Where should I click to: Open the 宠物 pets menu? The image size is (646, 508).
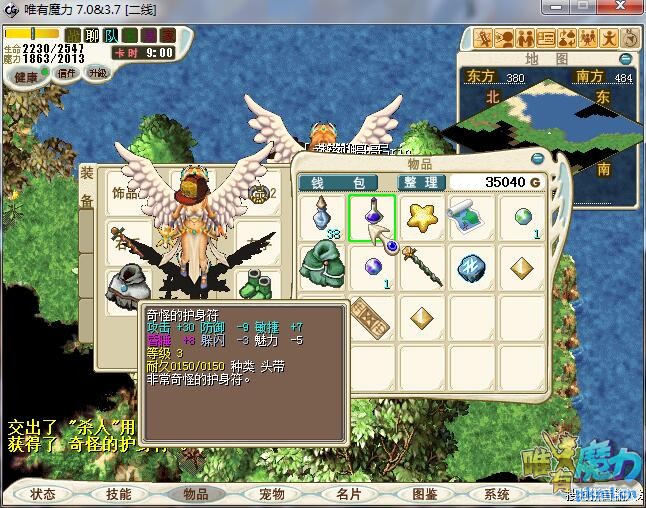(x=272, y=494)
